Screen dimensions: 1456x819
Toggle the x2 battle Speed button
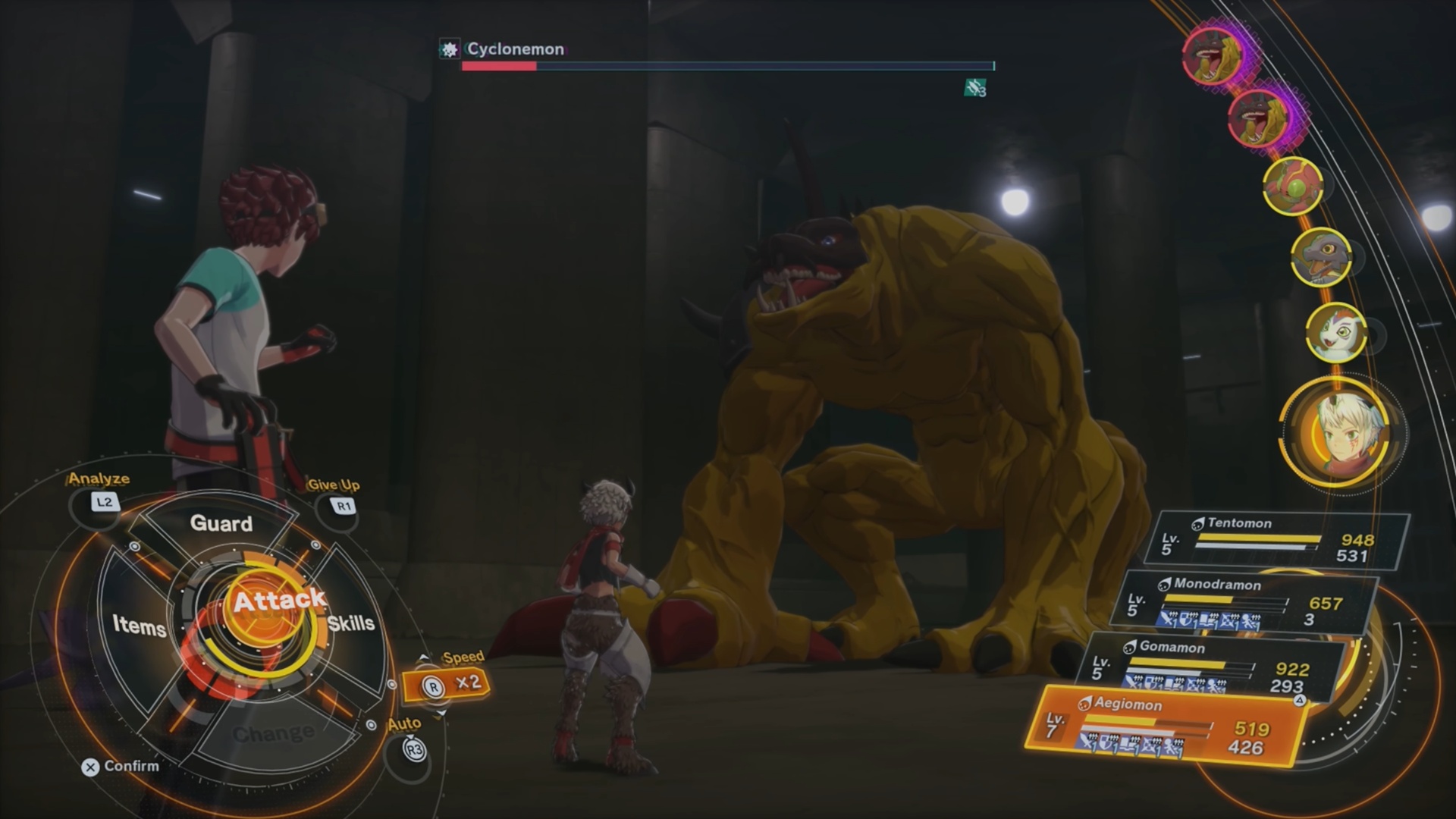click(x=447, y=684)
